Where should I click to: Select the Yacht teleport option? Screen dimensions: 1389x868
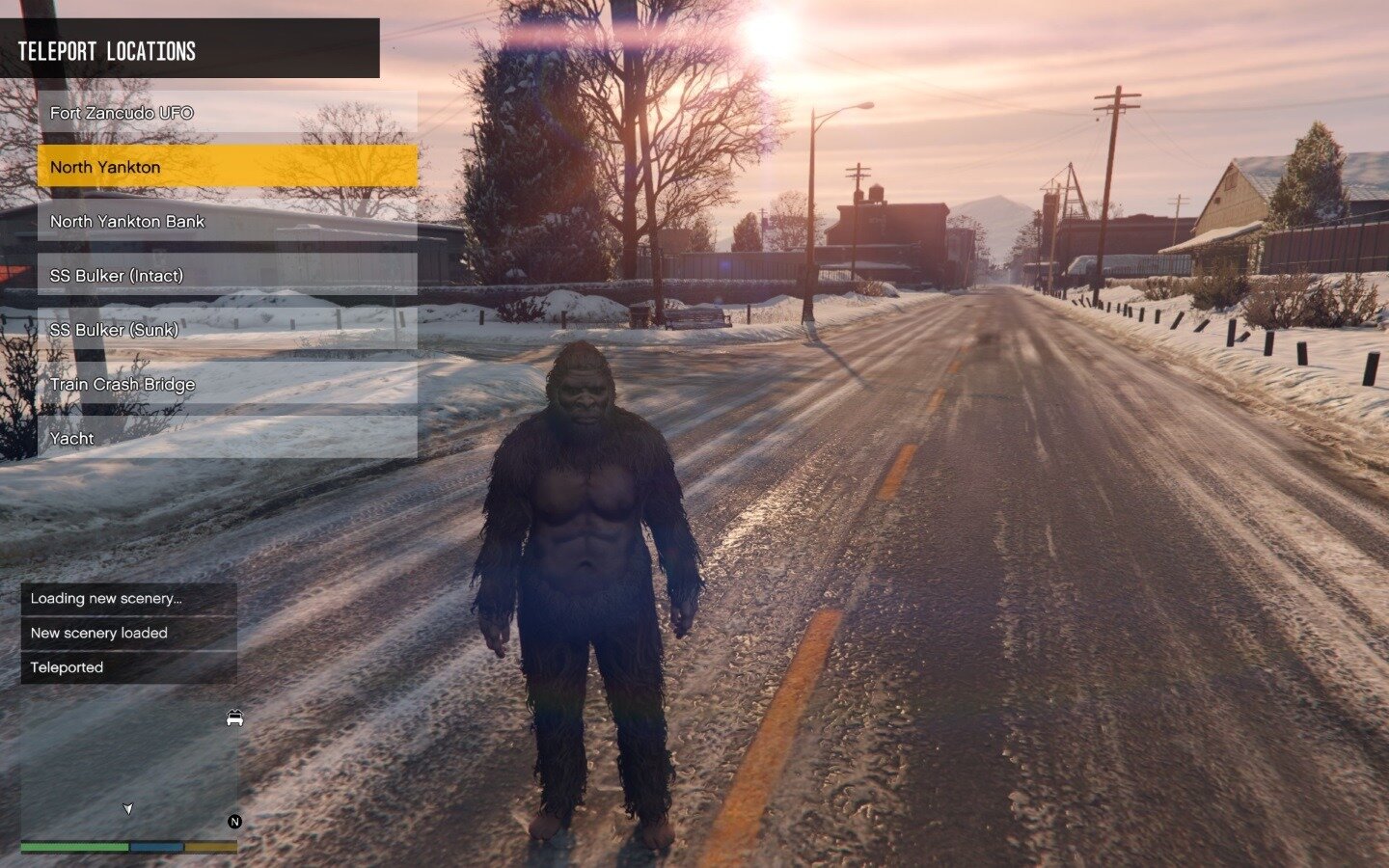[x=228, y=438]
